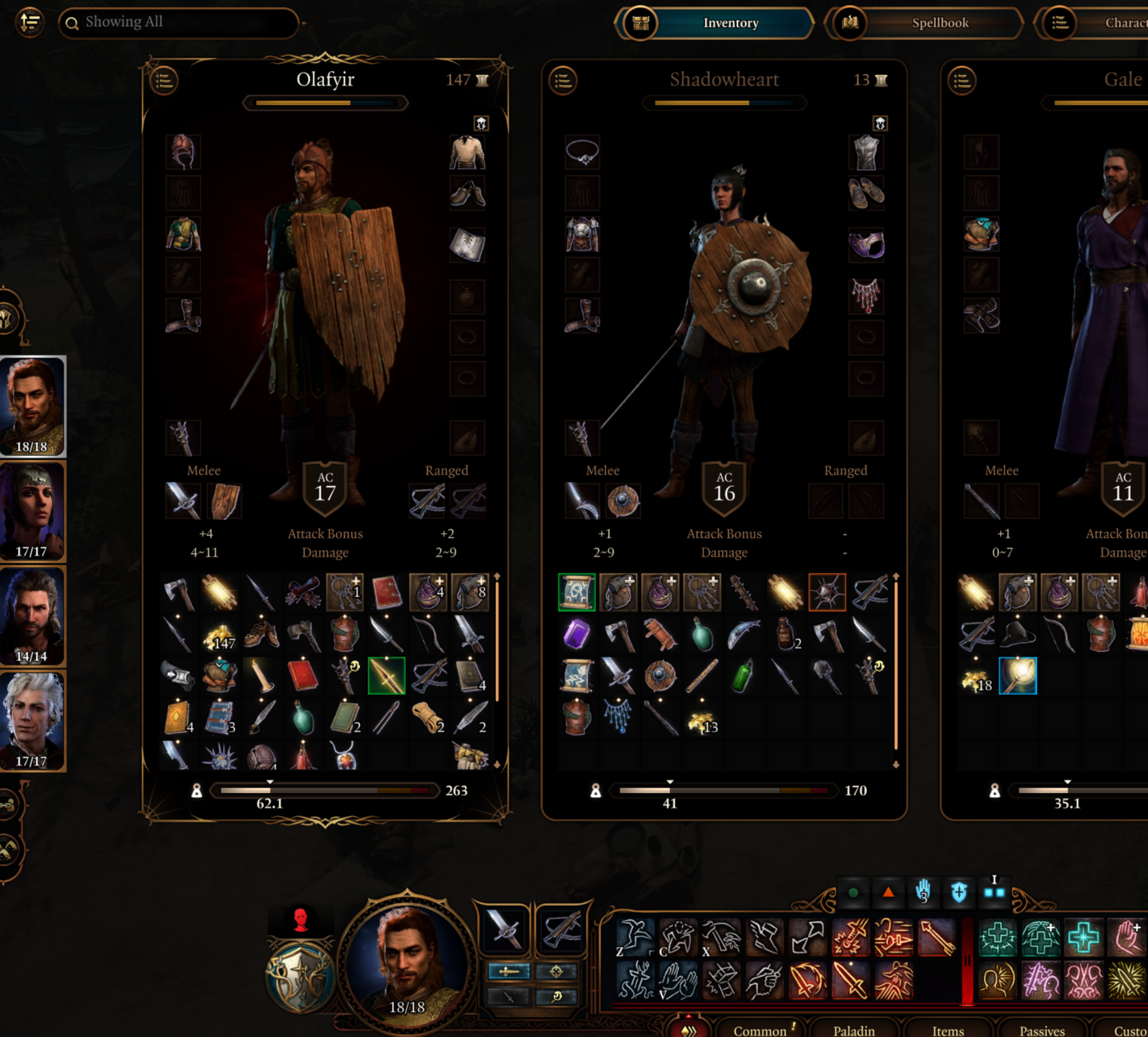1148x1037 pixels.
Task: Select the glowing orb item in Gale's bag
Action: 1018,676
